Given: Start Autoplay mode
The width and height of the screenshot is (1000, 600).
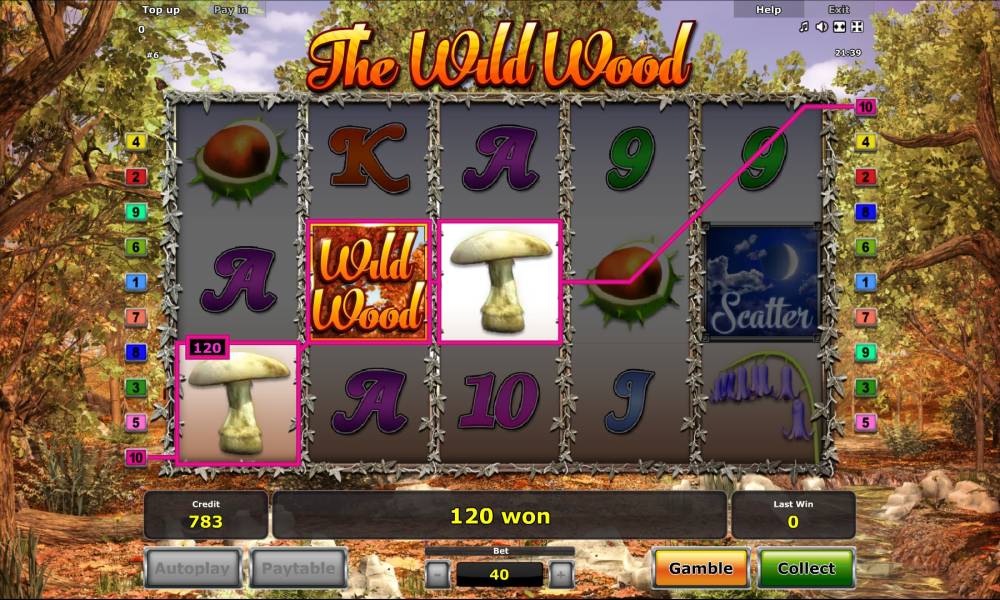Looking at the screenshot, I should tap(192, 569).
